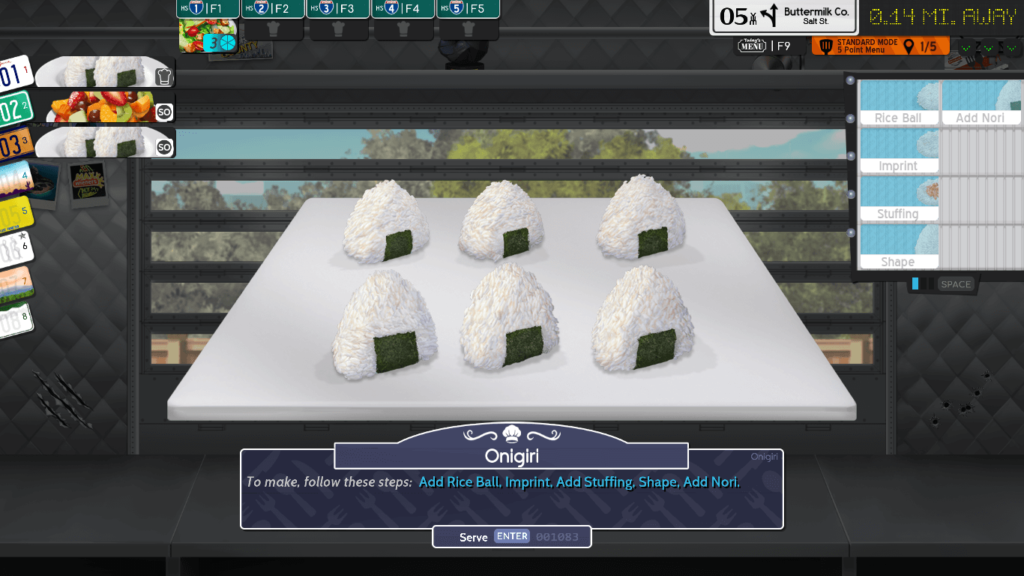Select the Stuffing ingredient tile

898,200
